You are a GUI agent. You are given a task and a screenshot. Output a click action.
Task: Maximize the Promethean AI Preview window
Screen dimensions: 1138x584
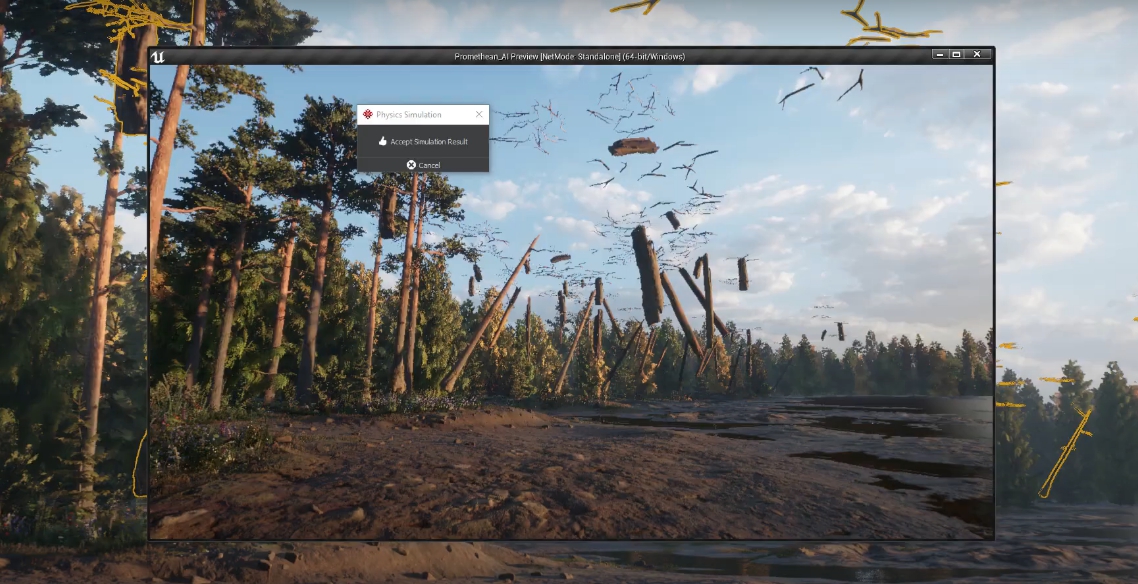coord(956,54)
